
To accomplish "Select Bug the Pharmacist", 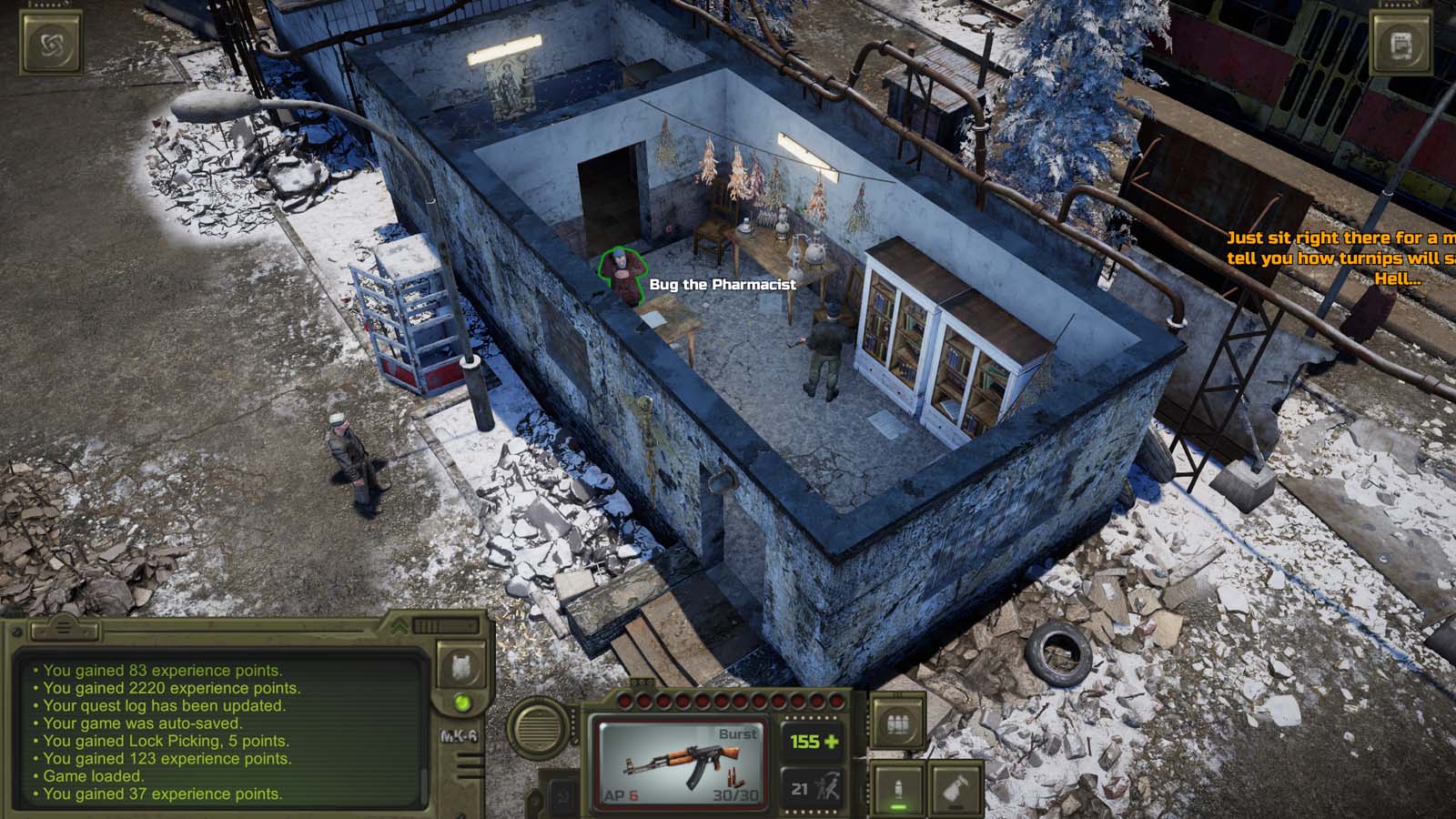I will coord(623,271).
